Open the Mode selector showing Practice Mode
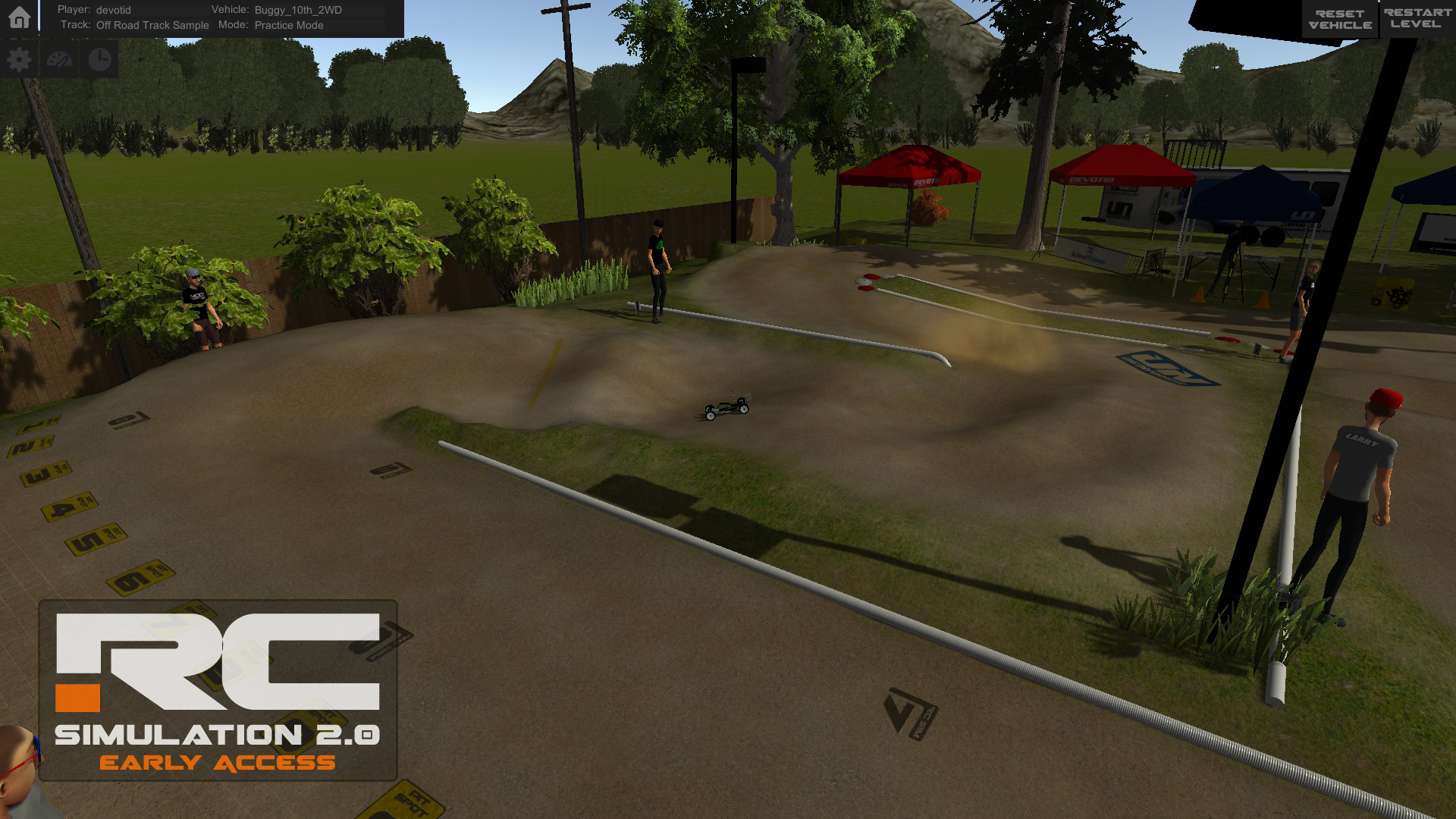1456x819 pixels. click(x=289, y=25)
